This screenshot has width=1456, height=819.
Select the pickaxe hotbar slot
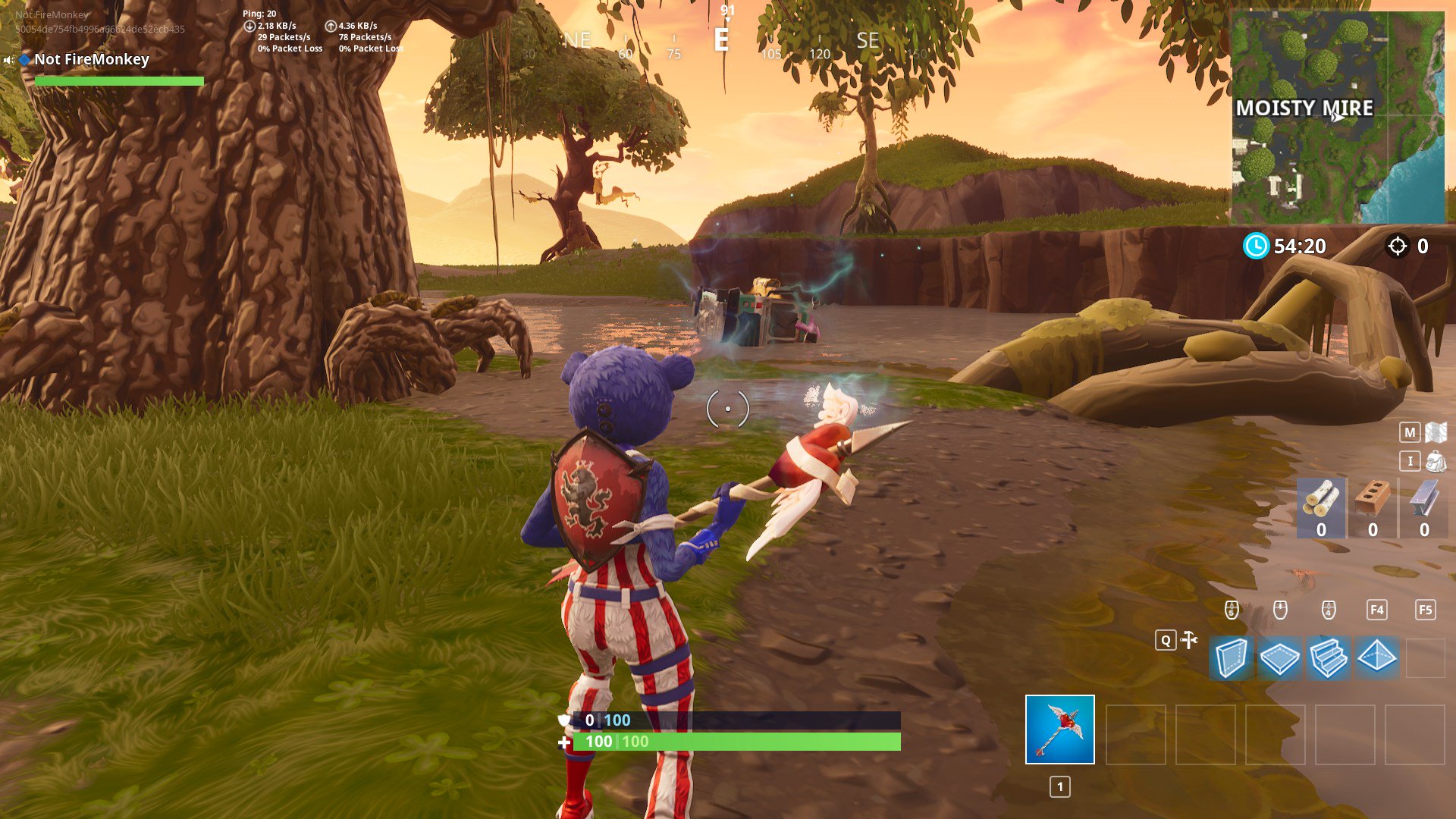(x=1059, y=730)
